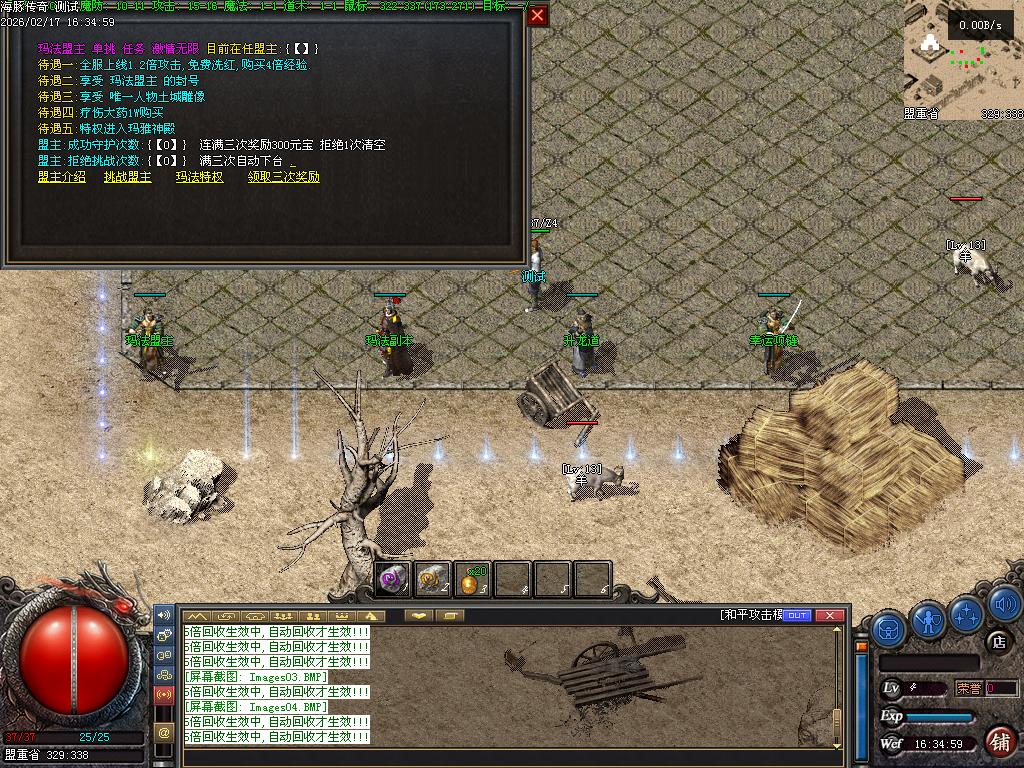The width and height of the screenshot is (1024, 768).
Task: Close the NPC dialogue window
Action: [x=538, y=16]
